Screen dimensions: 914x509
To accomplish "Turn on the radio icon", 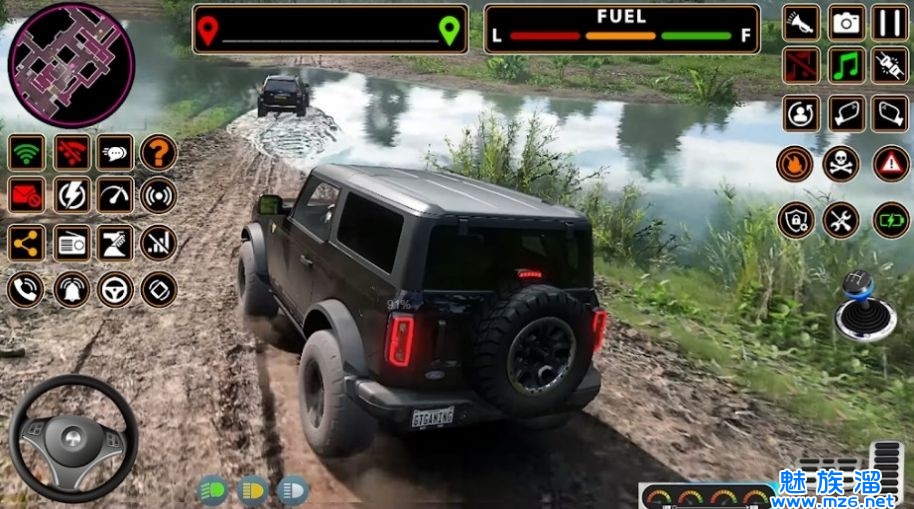I will coord(71,241).
